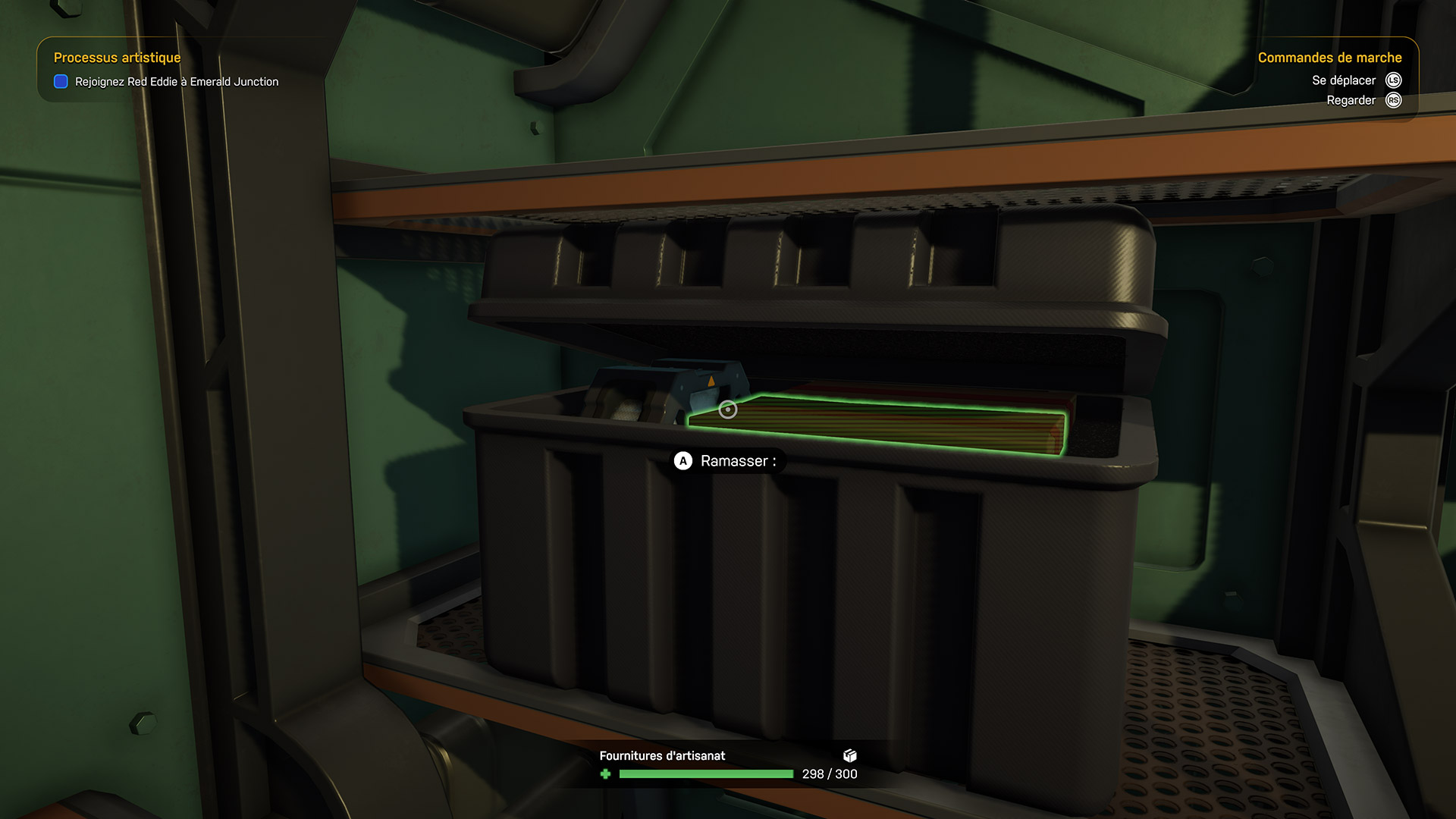Click the blue Red Eddie objective checkbox

pyautogui.click(x=61, y=82)
